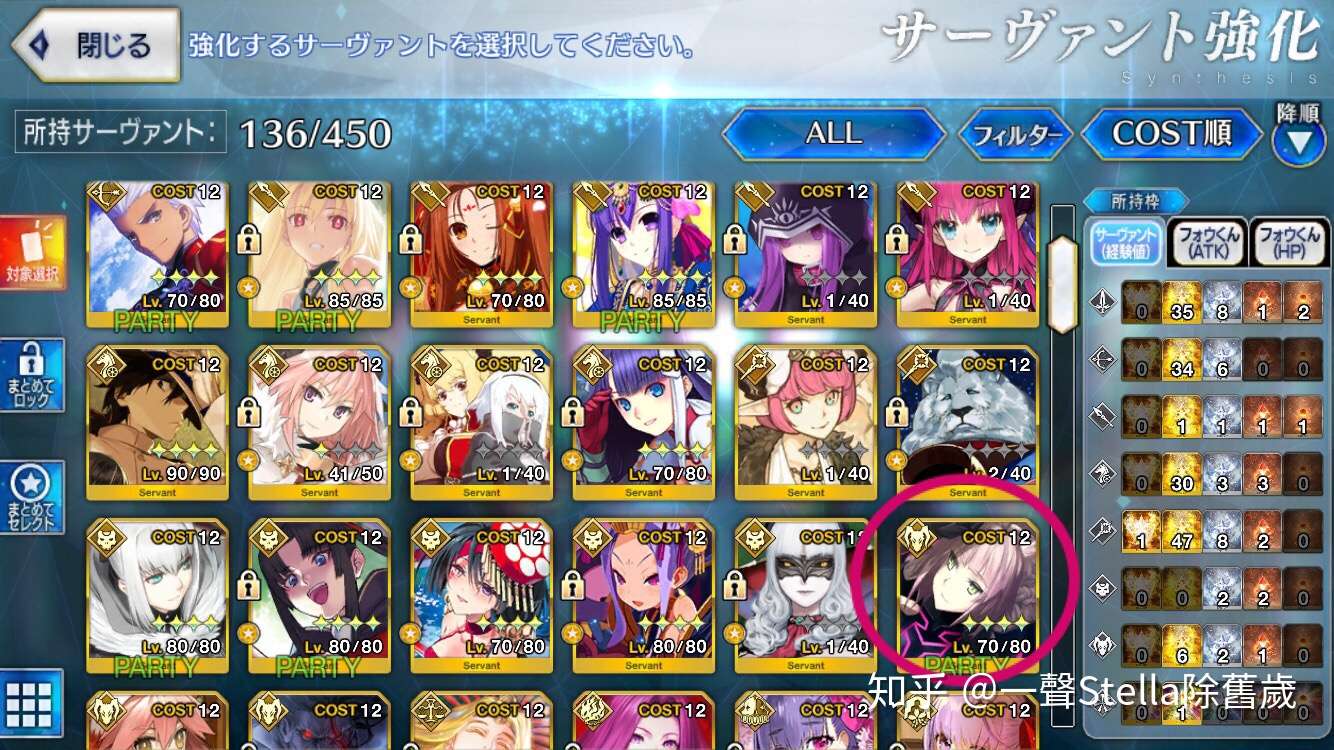Click the Archer class icon in the material panel
This screenshot has width=1334, height=750.
(x=1103, y=361)
